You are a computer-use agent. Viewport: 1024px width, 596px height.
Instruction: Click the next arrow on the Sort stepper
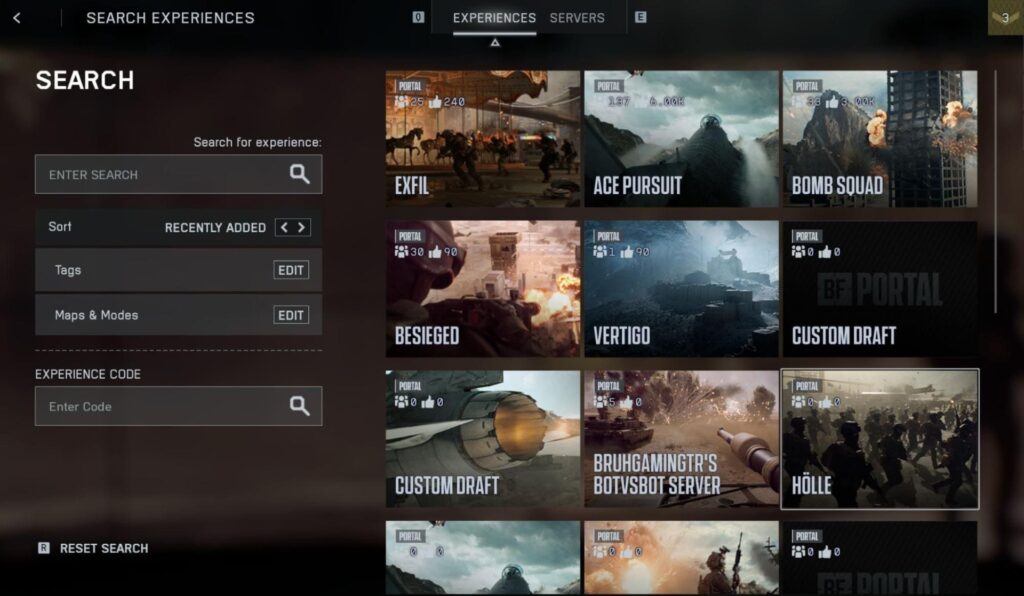tap(301, 227)
